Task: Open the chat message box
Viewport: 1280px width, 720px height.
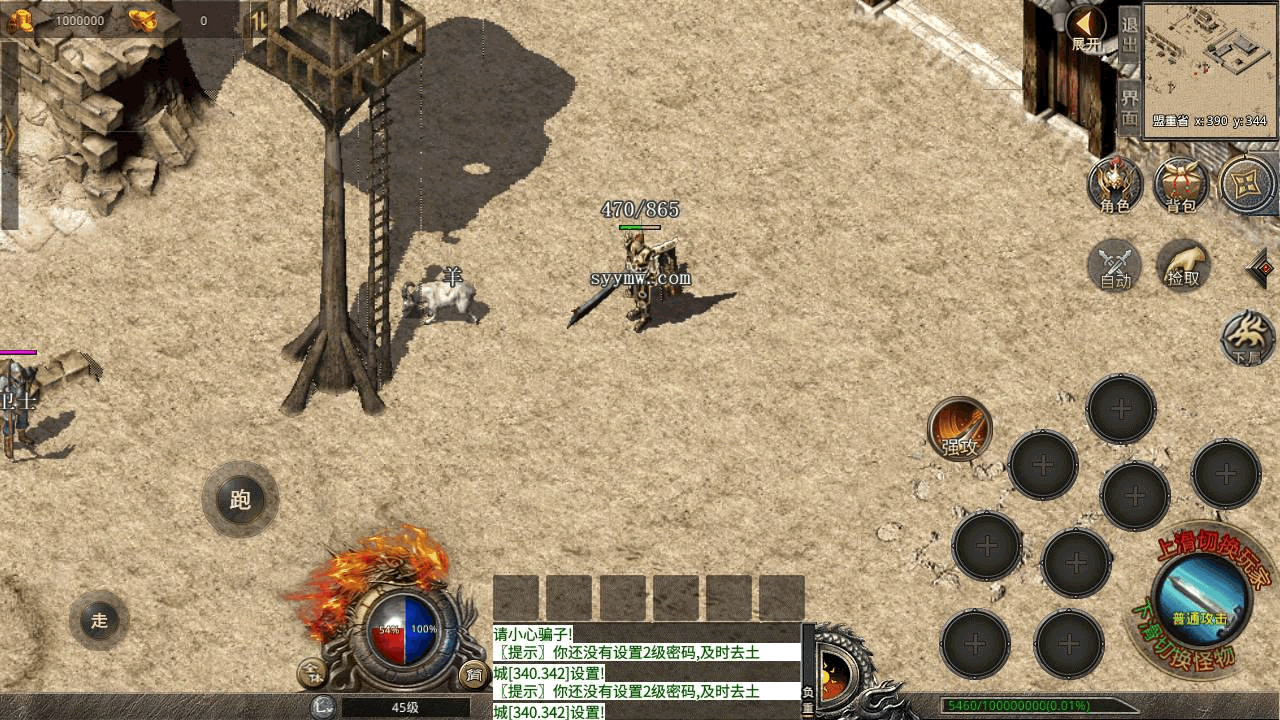Action: [x=647, y=671]
